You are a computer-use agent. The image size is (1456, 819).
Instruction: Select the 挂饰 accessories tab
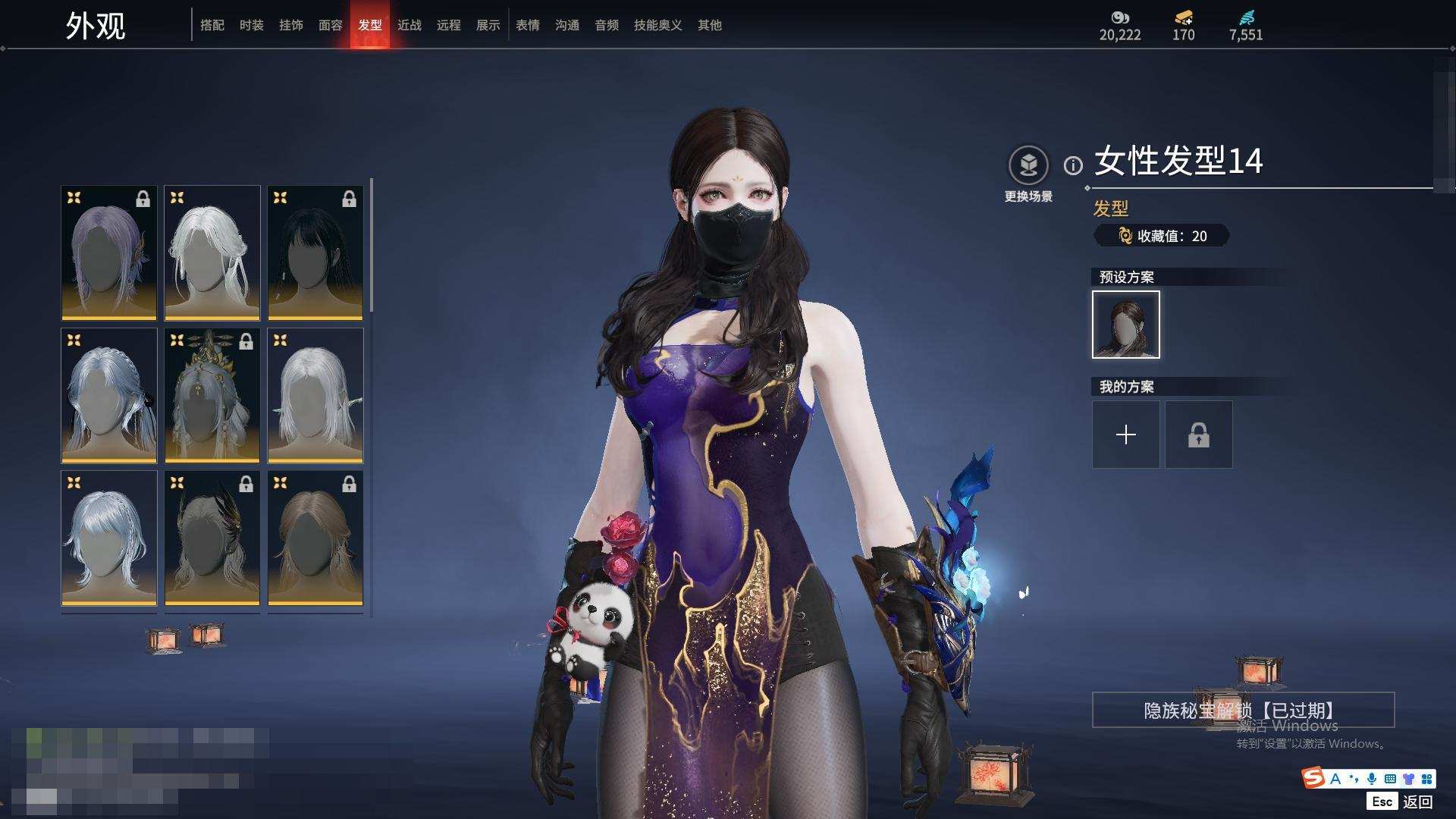click(291, 25)
